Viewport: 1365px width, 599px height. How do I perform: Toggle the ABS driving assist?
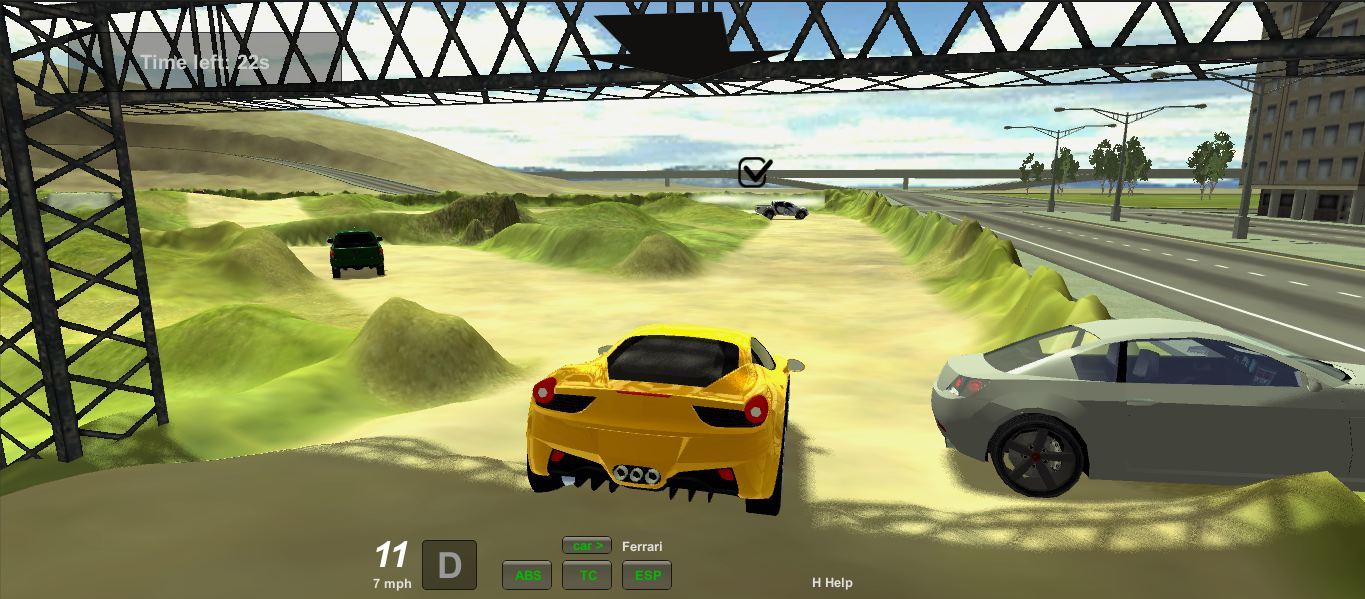coord(527,575)
